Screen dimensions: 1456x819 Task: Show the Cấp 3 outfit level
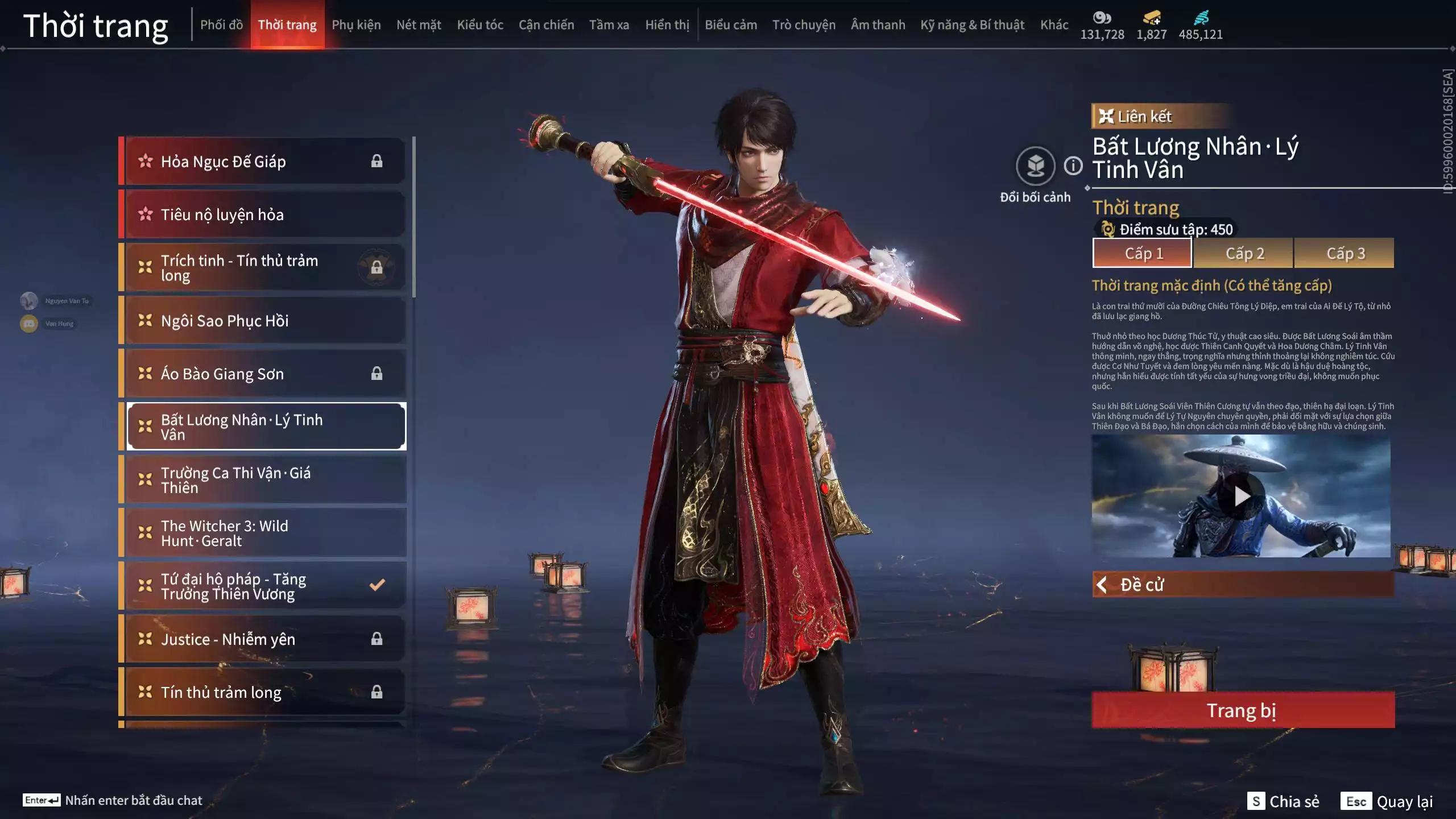[x=1345, y=254]
